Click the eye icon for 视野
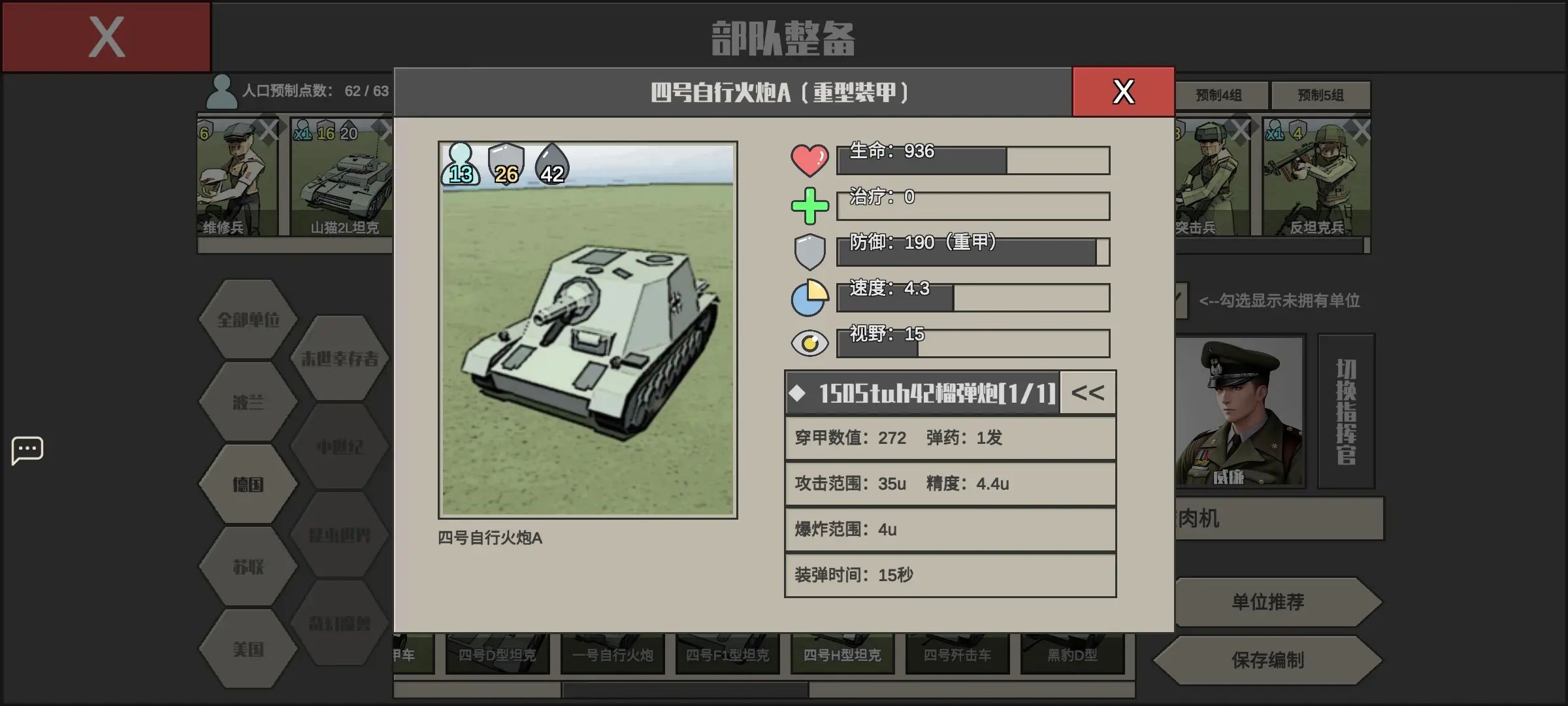Screen dimensions: 1568x706 coord(809,341)
